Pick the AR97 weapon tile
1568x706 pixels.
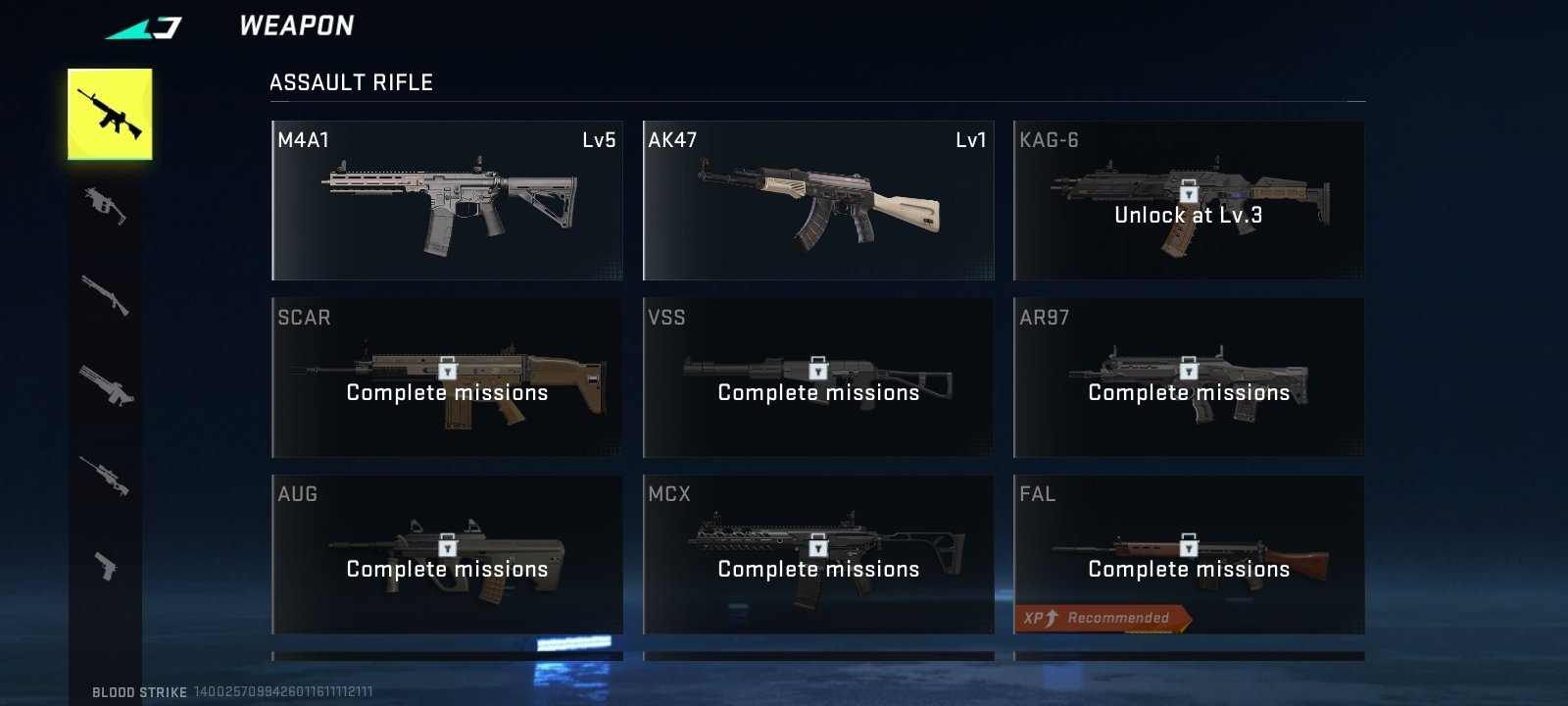1189,378
